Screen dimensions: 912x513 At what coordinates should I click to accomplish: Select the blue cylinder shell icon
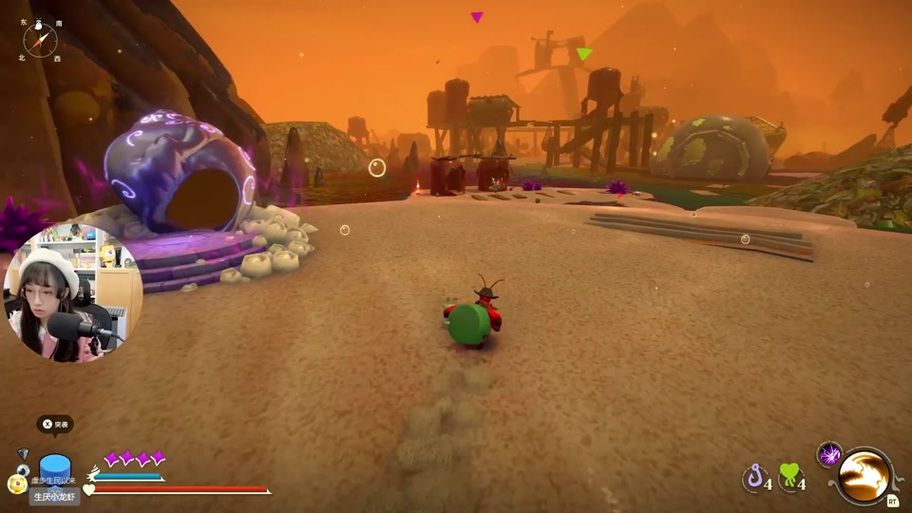pos(55,468)
